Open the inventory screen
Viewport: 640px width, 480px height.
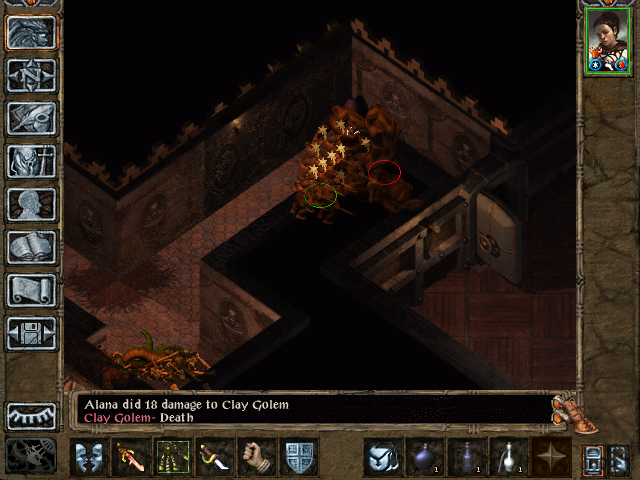[31, 162]
